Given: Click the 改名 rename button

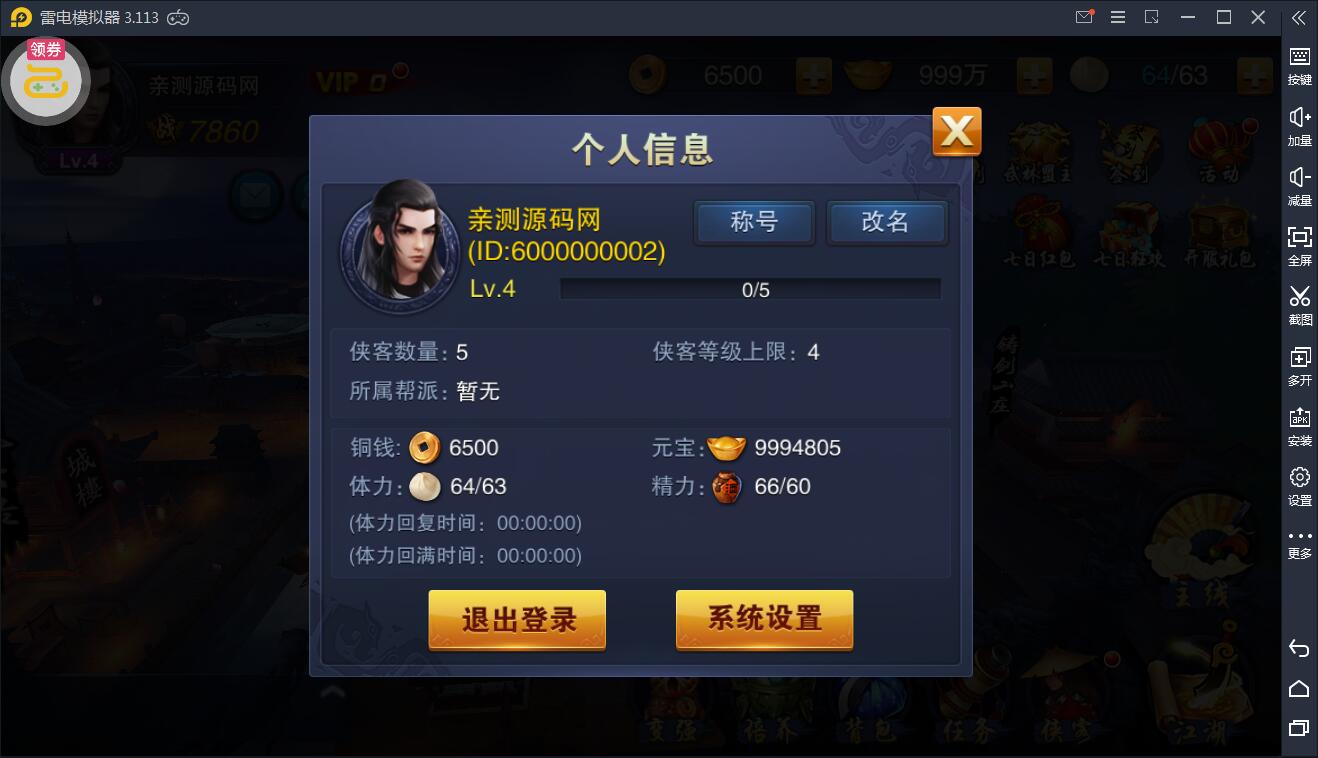Looking at the screenshot, I should pyautogui.click(x=887, y=223).
